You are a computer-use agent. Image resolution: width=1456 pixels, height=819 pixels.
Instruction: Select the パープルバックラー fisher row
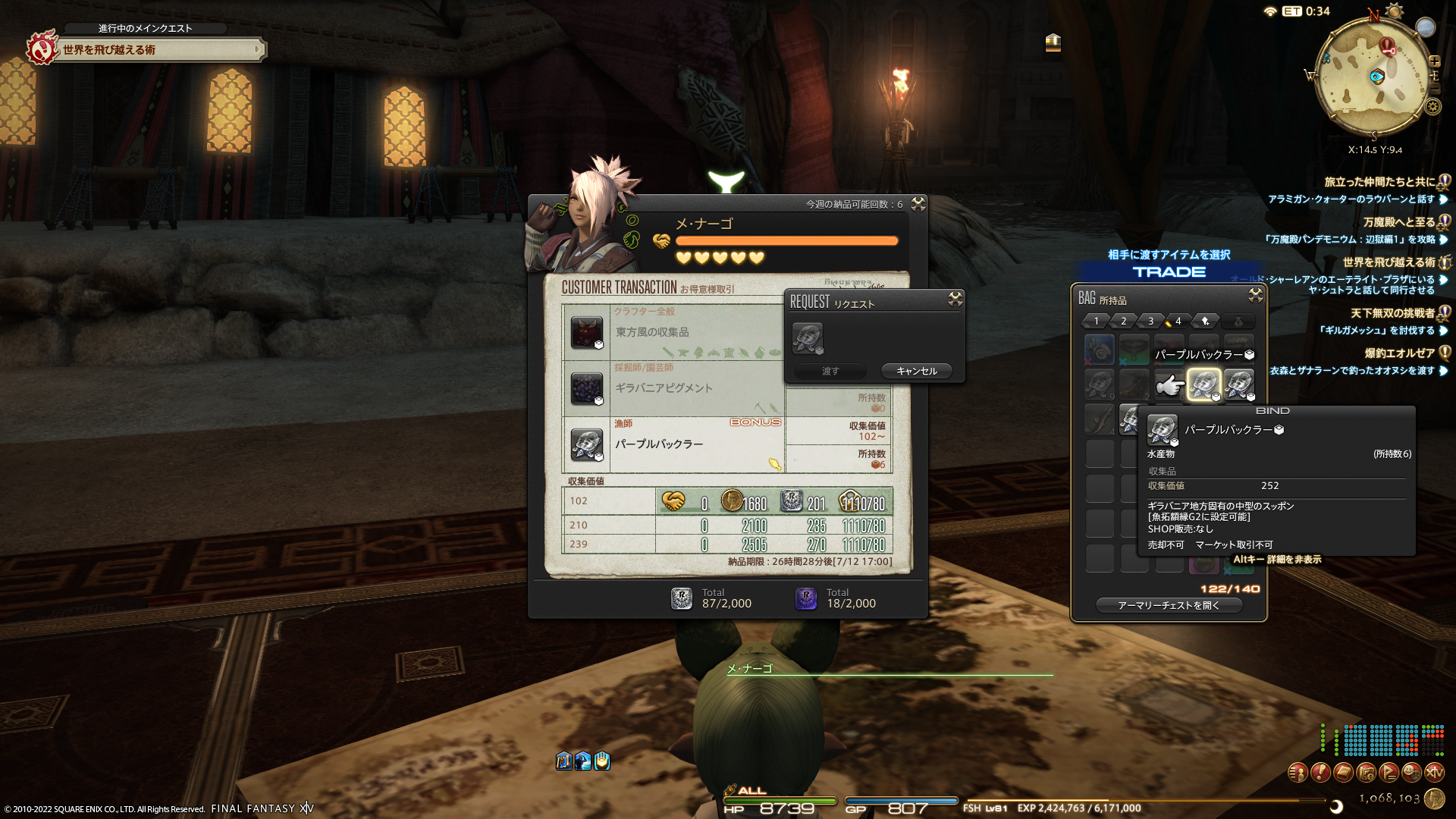tap(675, 444)
